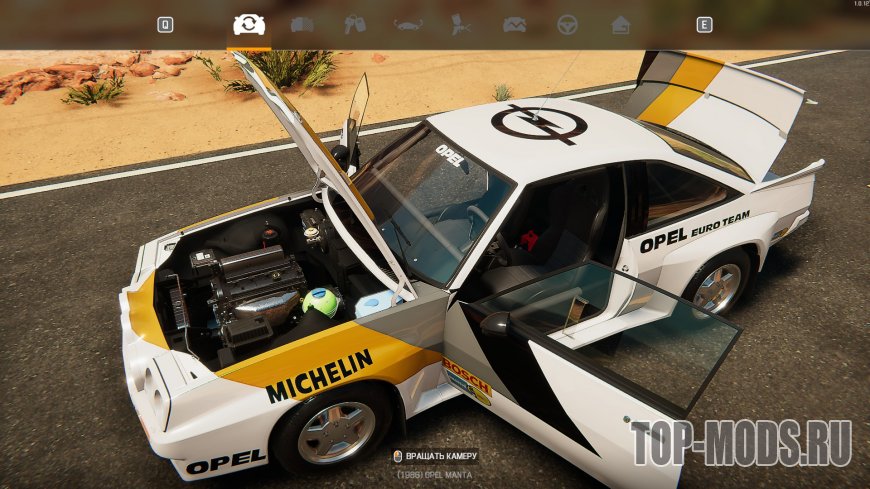870x489 pixels.
Task: Go to the garage house tab
Action: click(620, 24)
